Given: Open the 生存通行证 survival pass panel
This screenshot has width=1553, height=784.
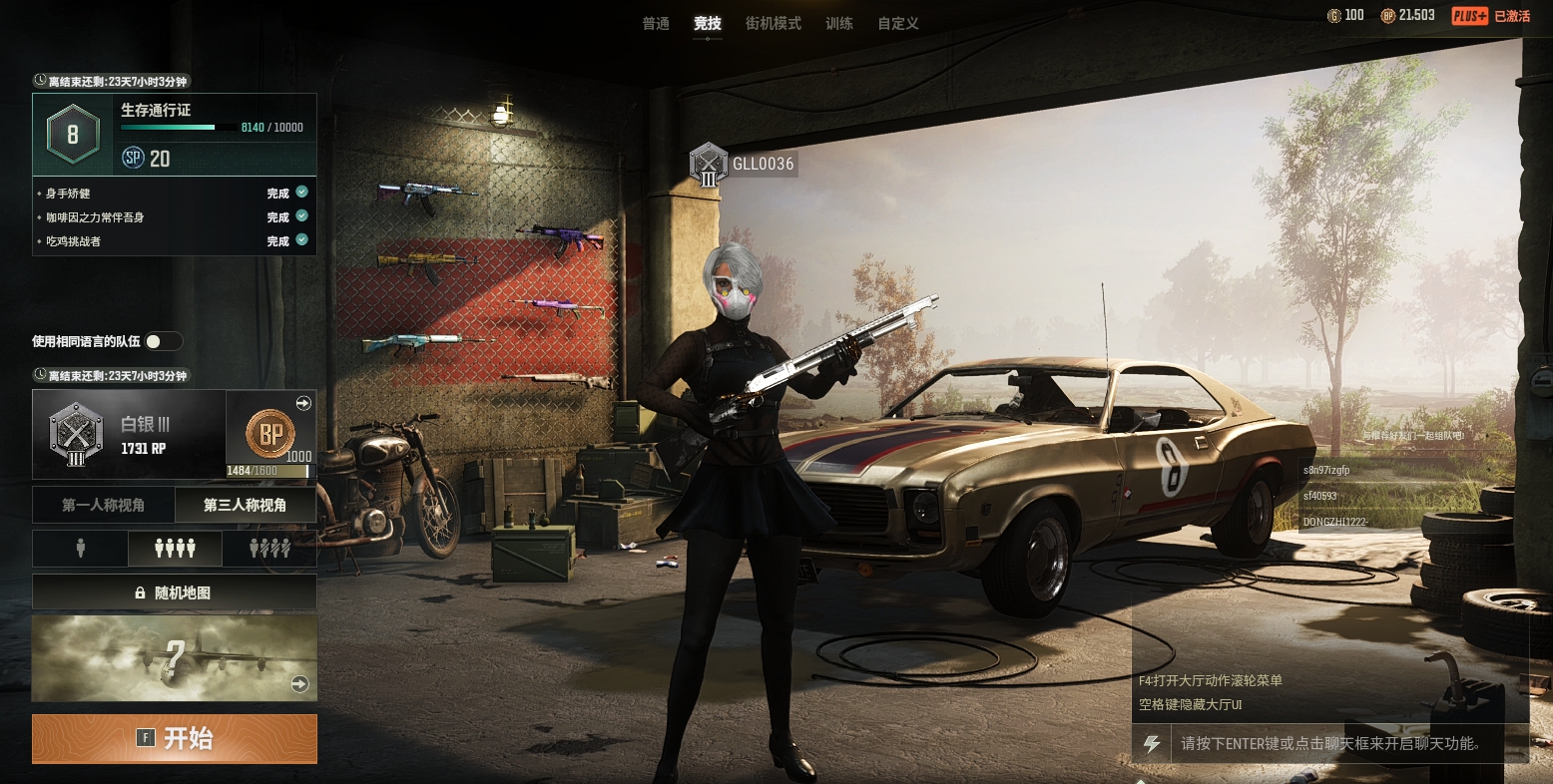Looking at the screenshot, I should pos(175,134).
